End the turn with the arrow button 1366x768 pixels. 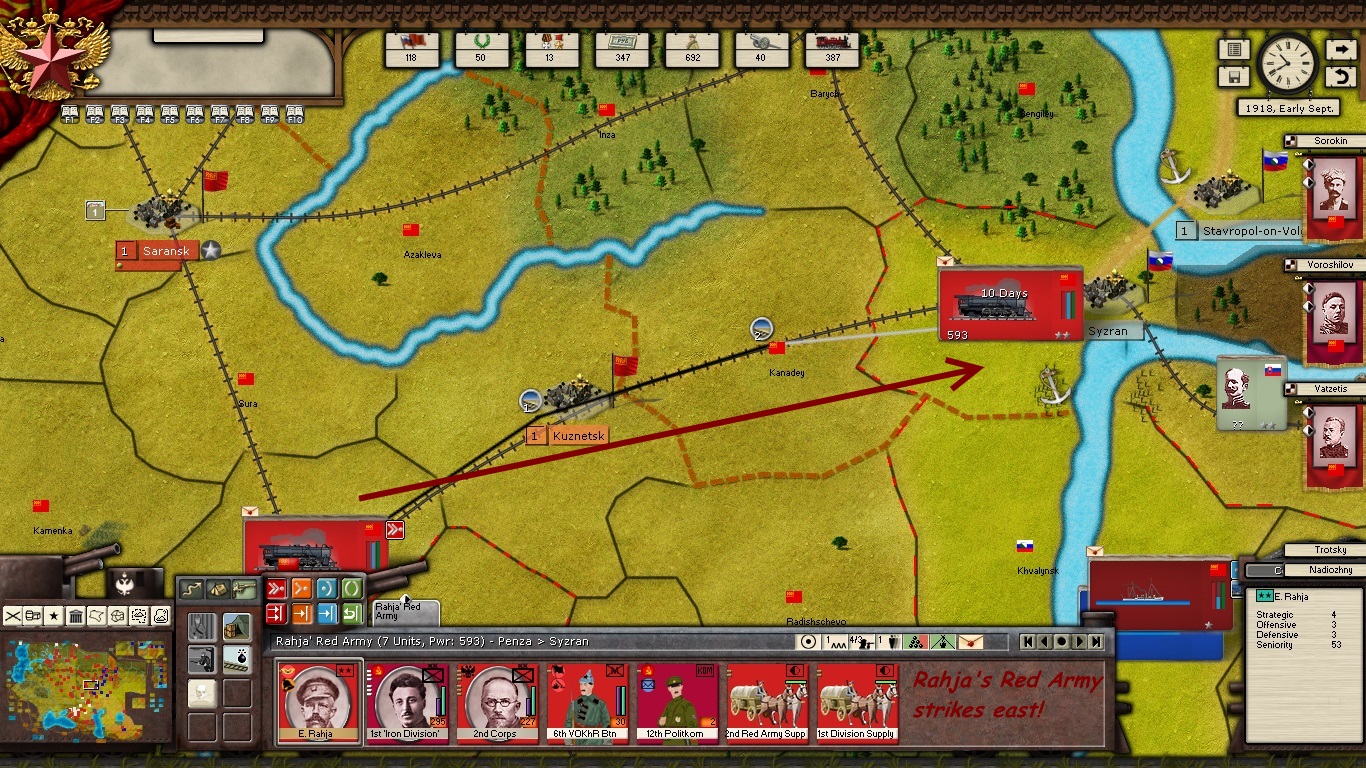click(x=1340, y=50)
